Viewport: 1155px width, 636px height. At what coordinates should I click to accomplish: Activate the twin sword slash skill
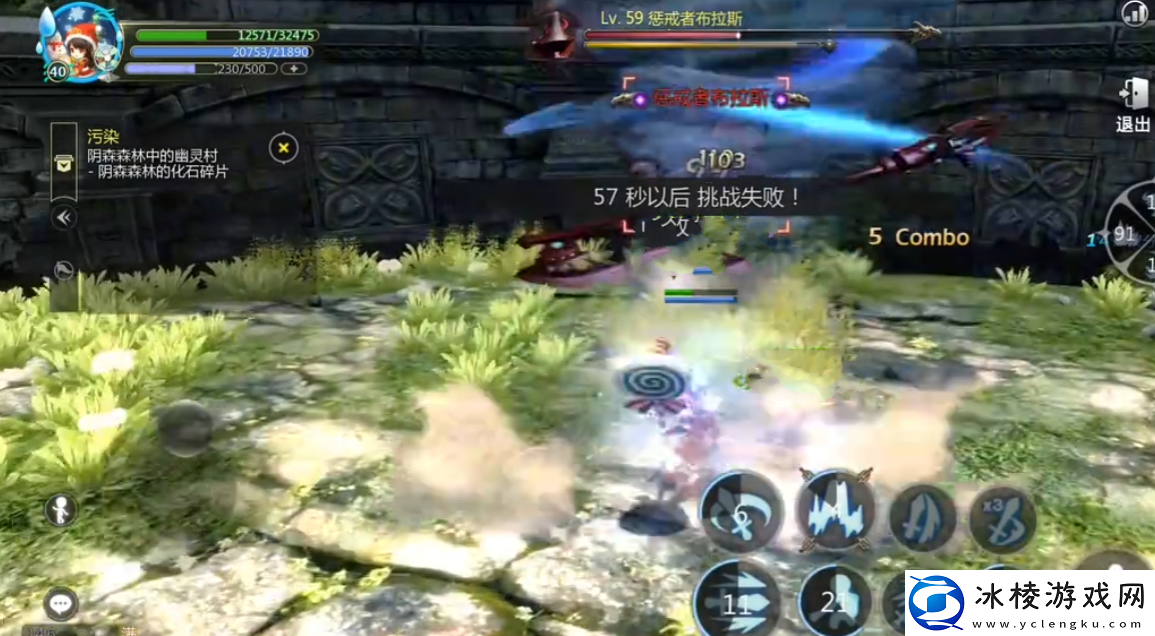point(922,517)
